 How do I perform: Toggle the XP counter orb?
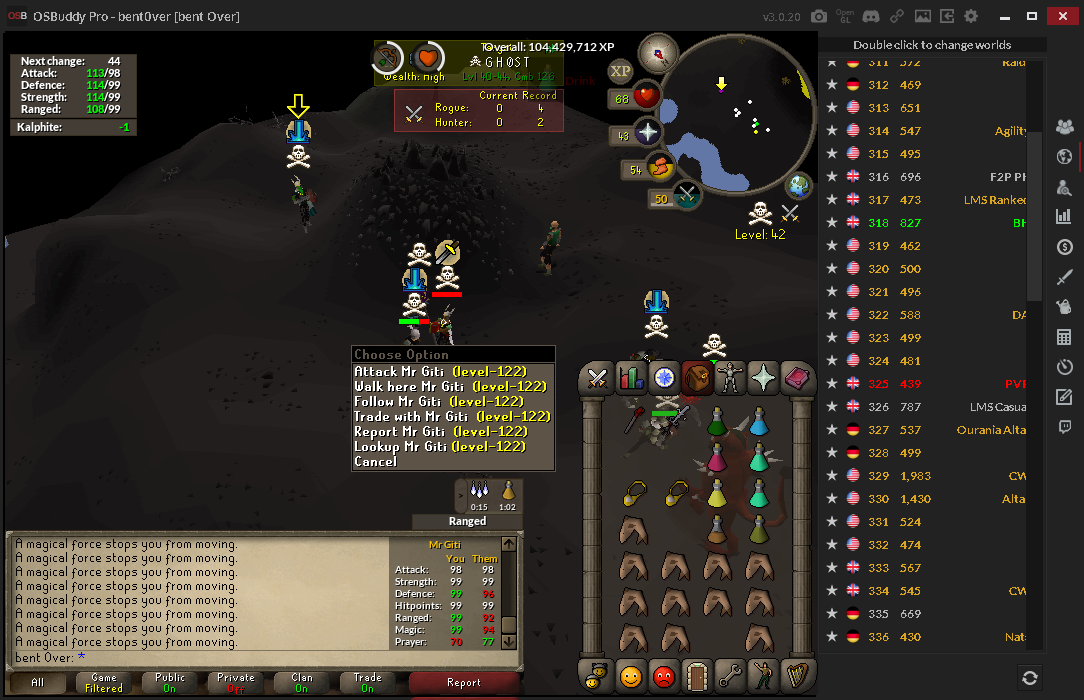point(620,71)
